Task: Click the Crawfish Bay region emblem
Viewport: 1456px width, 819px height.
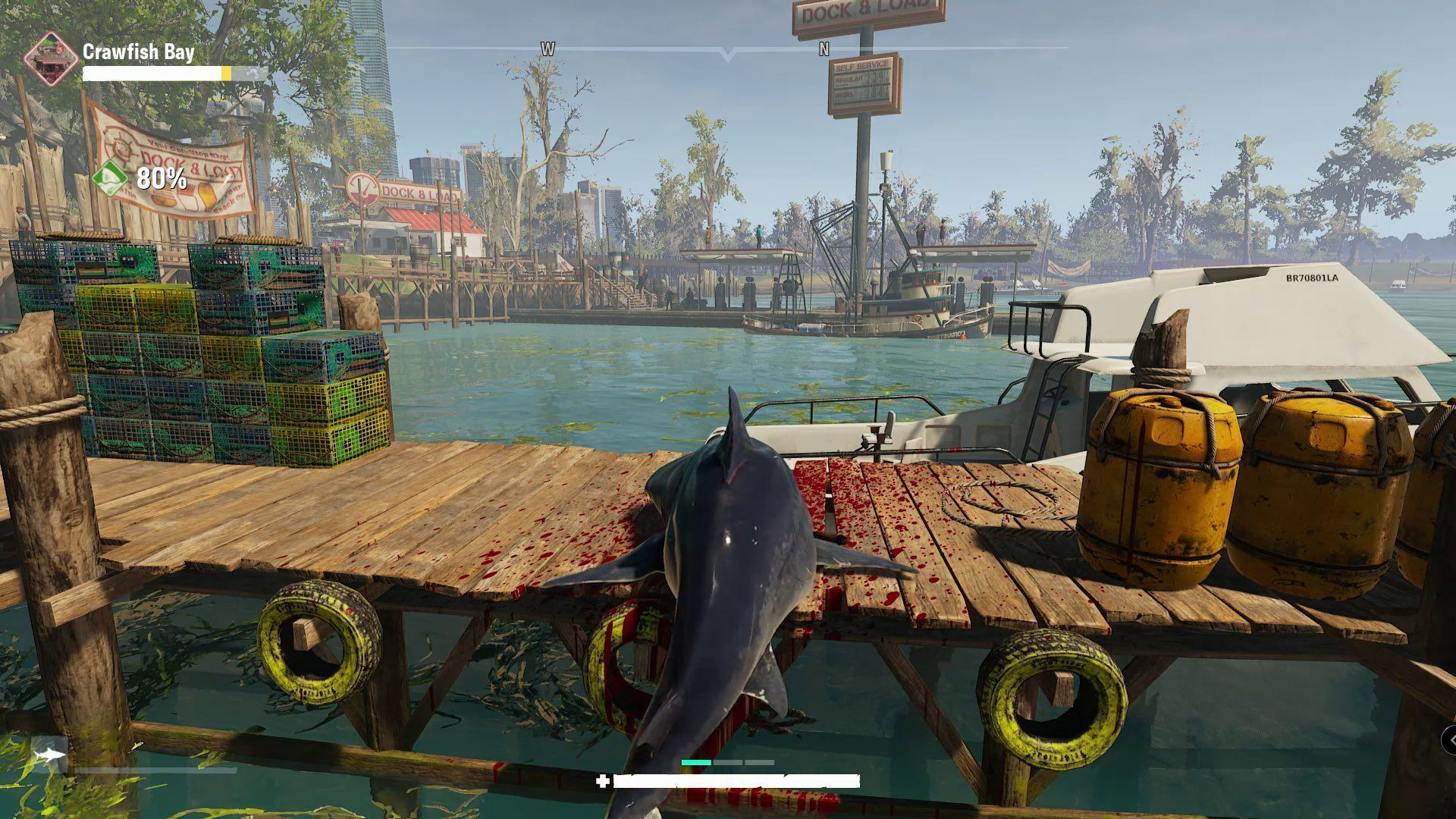Action: 51,58
